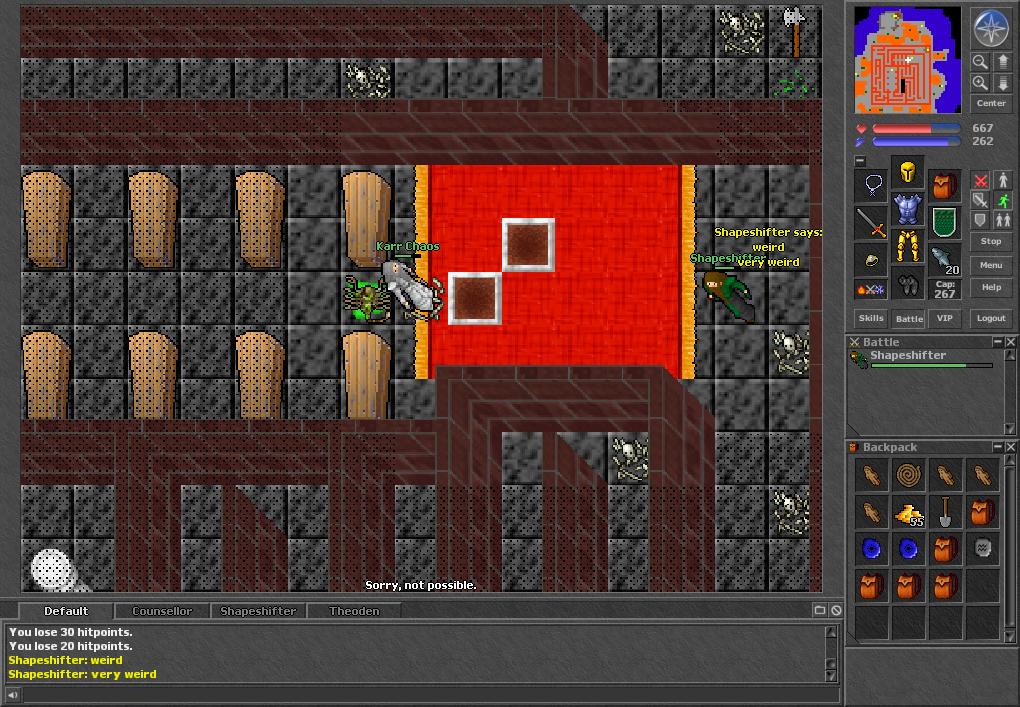Click the Help button
The image size is (1020, 707).
(991, 287)
